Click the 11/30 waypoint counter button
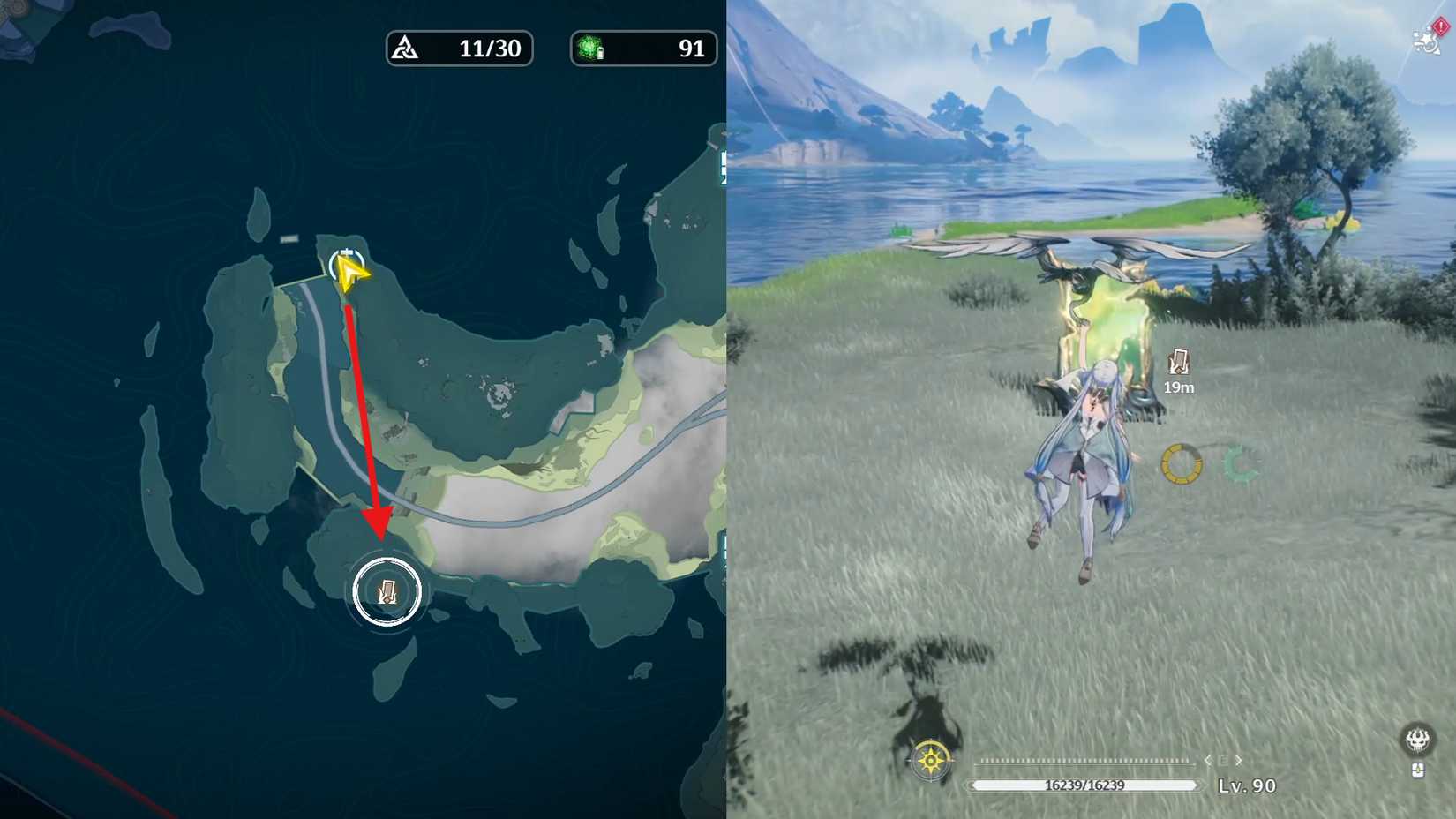1456x819 pixels. (x=459, y=49)
